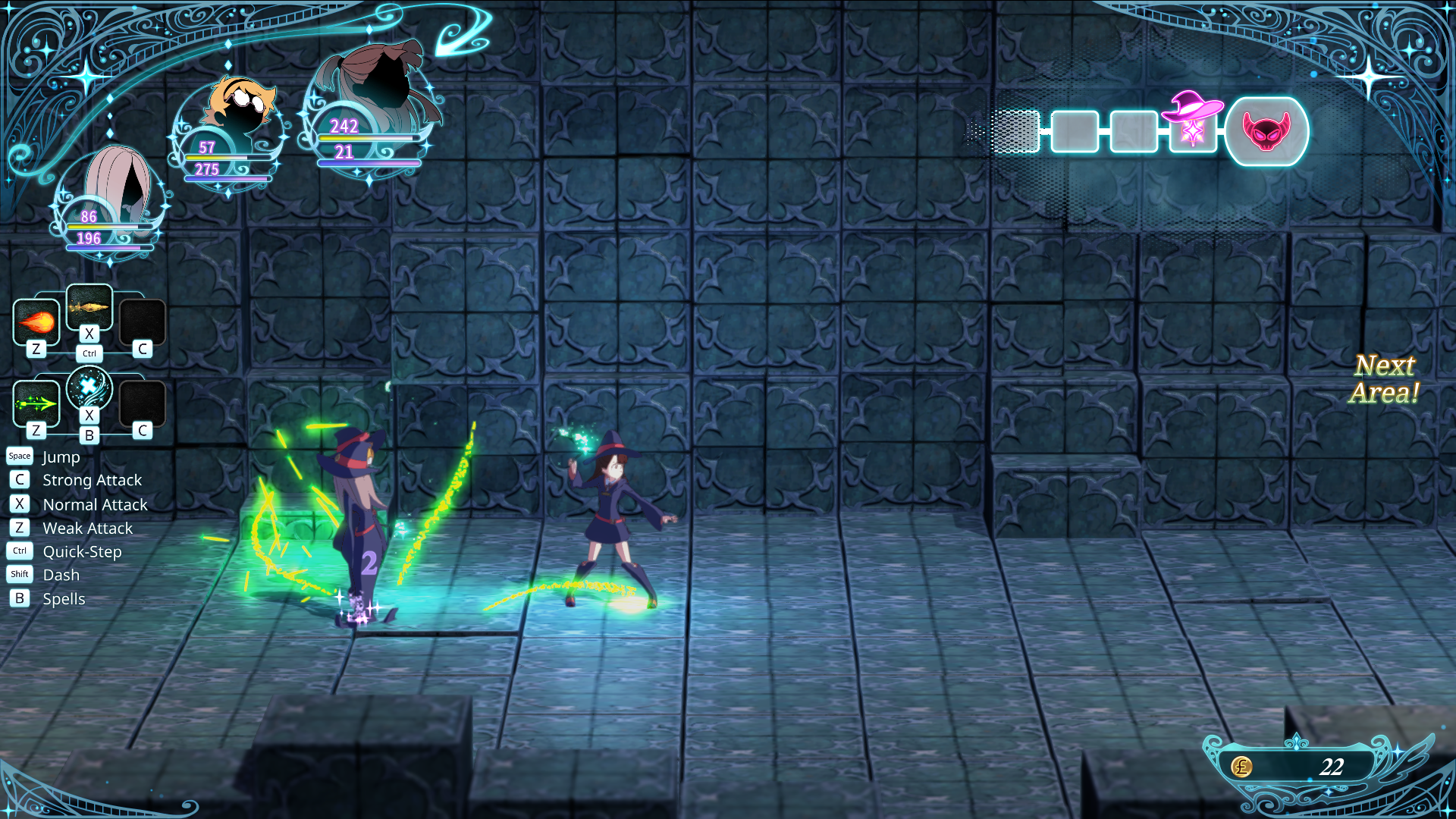Screen dimensions: 1456x819
Task: Click the blue cross spell orb
Action: click(x=89, y=388)
